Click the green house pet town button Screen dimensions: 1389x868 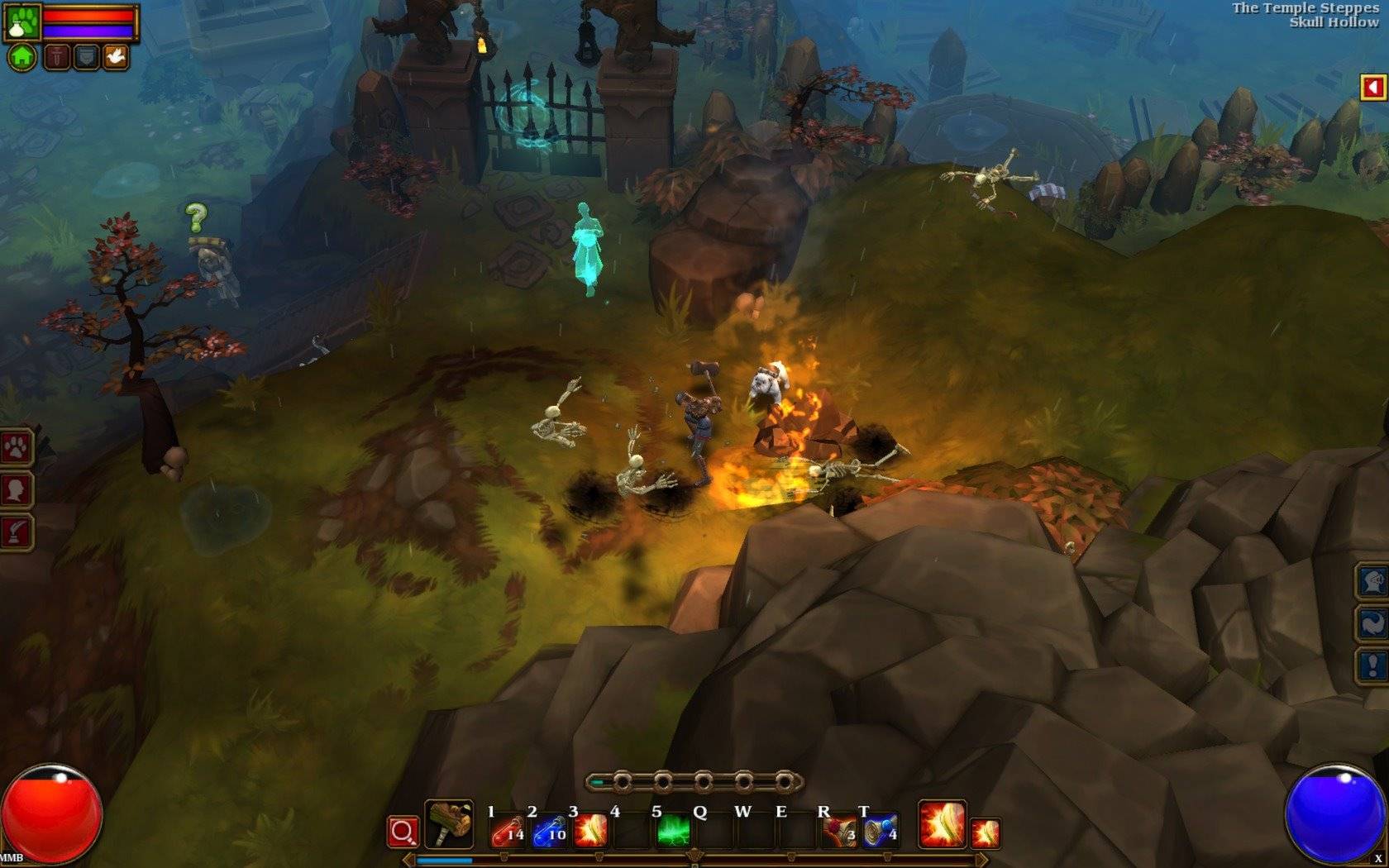point(22,57)
